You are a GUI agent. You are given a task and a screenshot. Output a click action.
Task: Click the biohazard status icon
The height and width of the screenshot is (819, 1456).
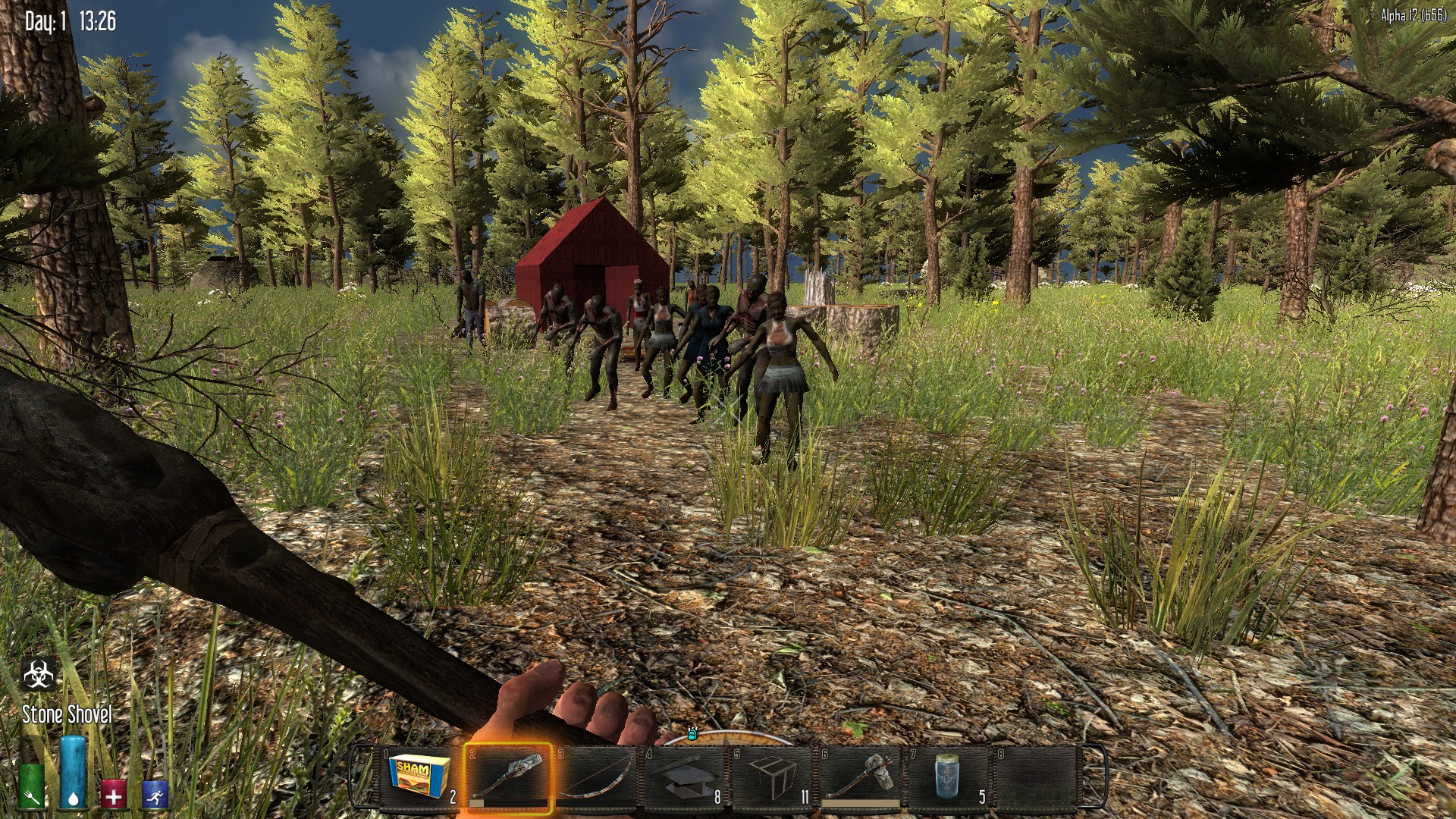pos(39,674)
